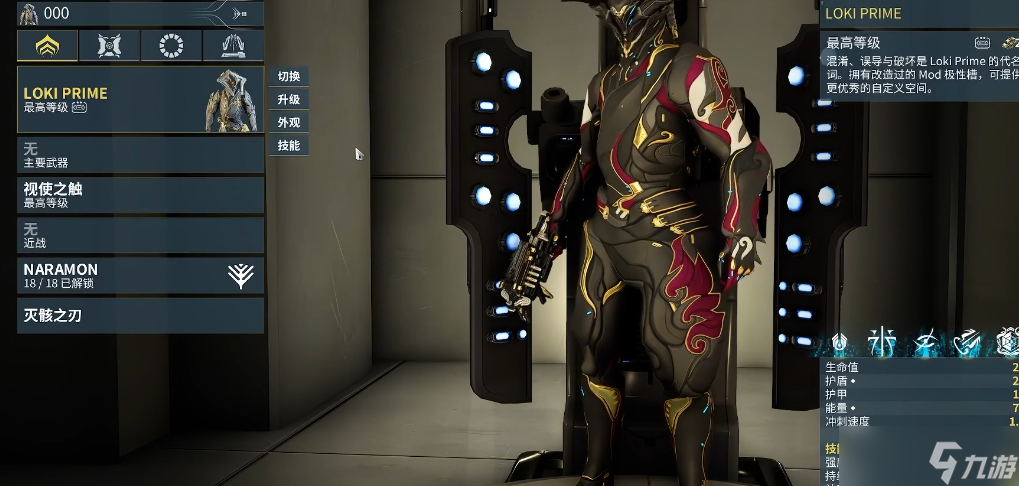
Task: Open the Naramon focus school slot
Action: pos(140,275)
